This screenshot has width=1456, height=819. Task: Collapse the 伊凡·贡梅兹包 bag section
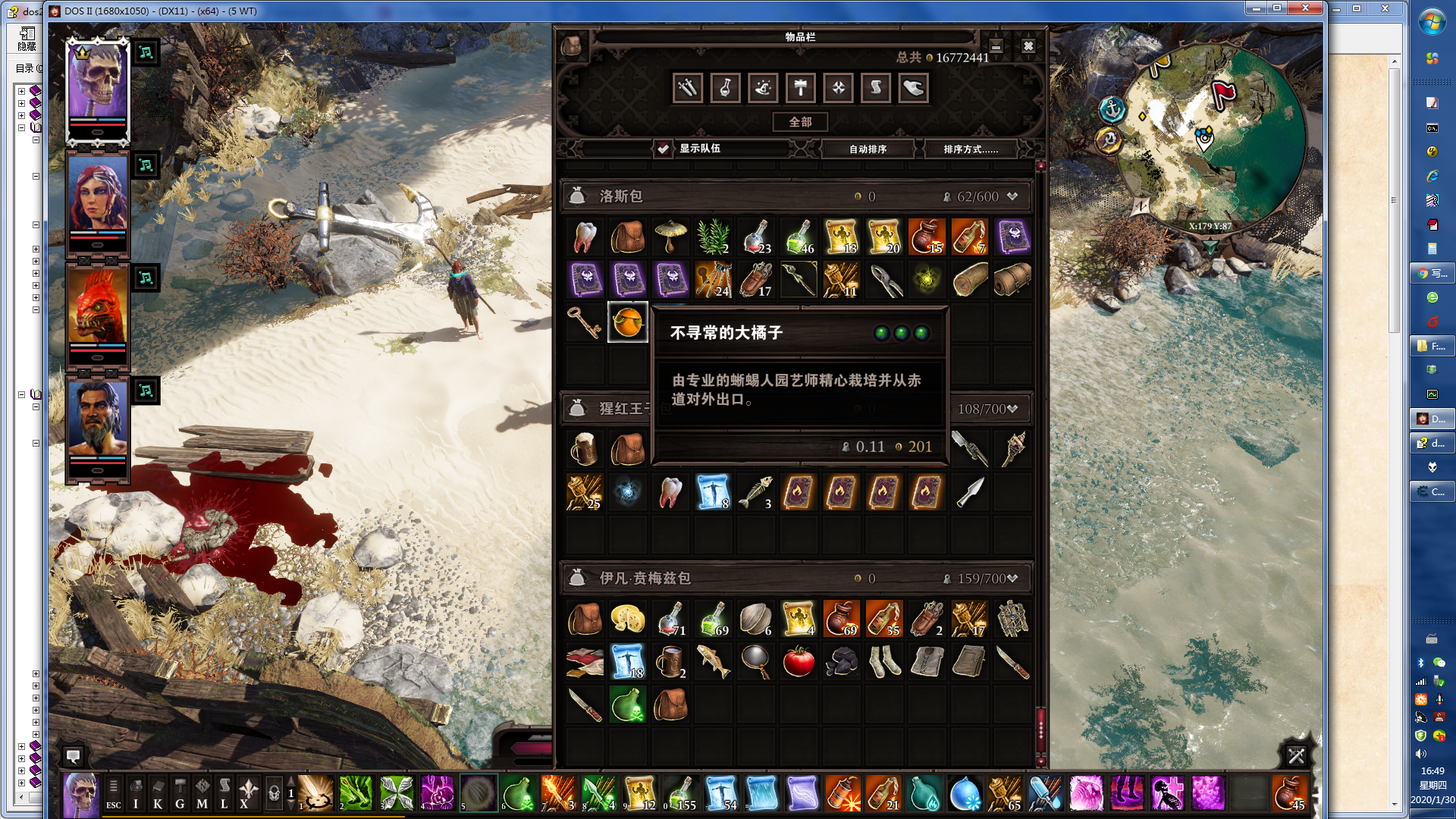pyautogui.click(x=1012, y=579)
